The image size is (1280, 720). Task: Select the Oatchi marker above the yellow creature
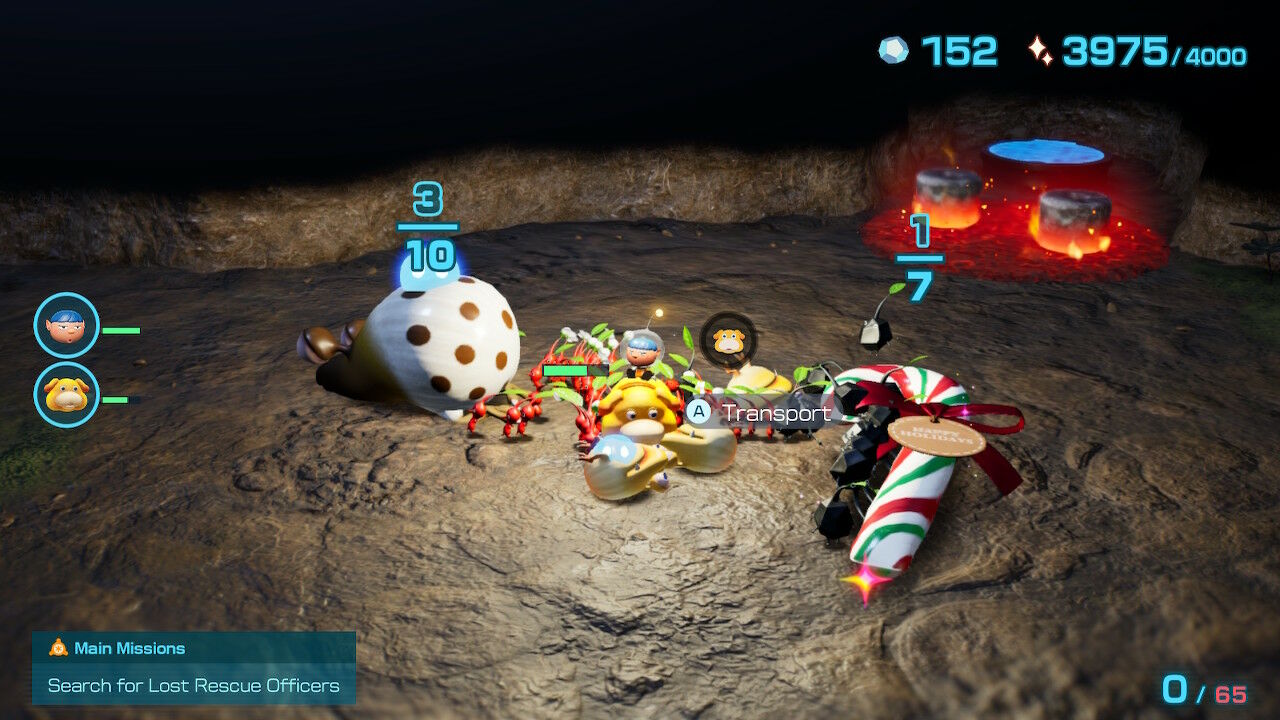729,340
